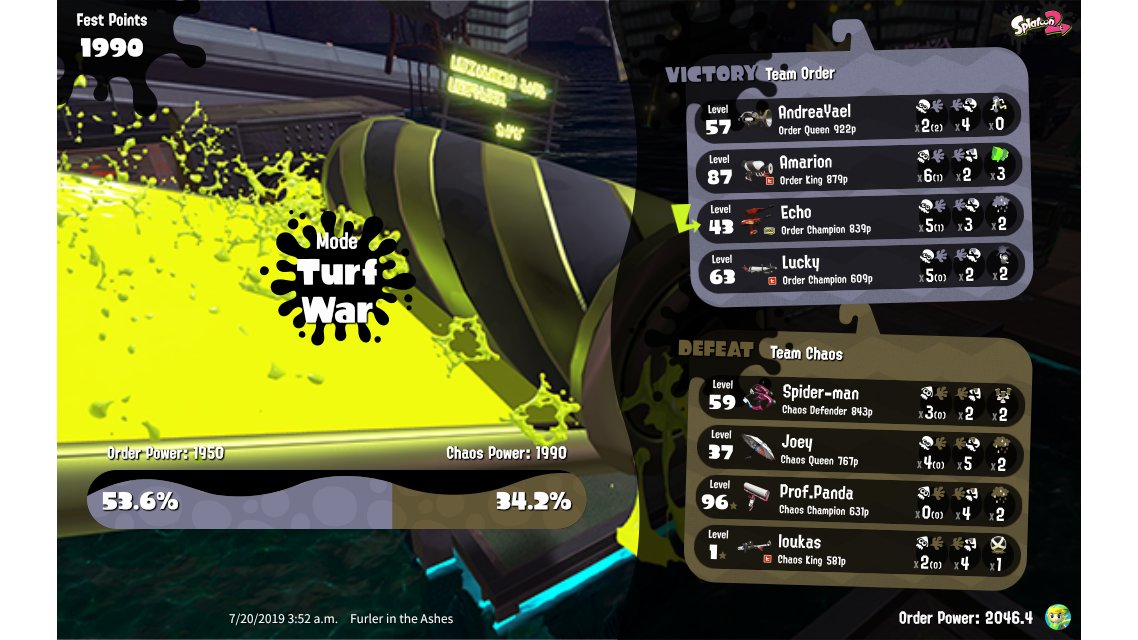
Task: Choose Amarion's result row
Action: click(858, 168)
